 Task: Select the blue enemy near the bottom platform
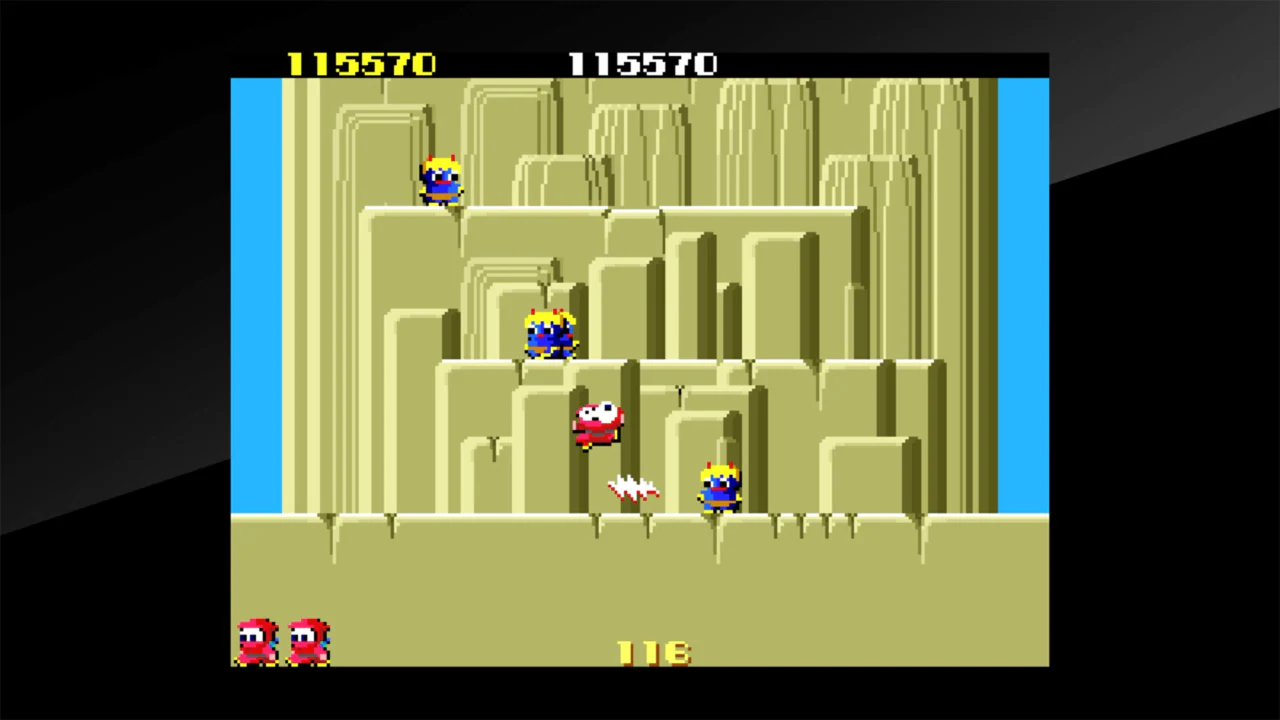tap(718, 487)
